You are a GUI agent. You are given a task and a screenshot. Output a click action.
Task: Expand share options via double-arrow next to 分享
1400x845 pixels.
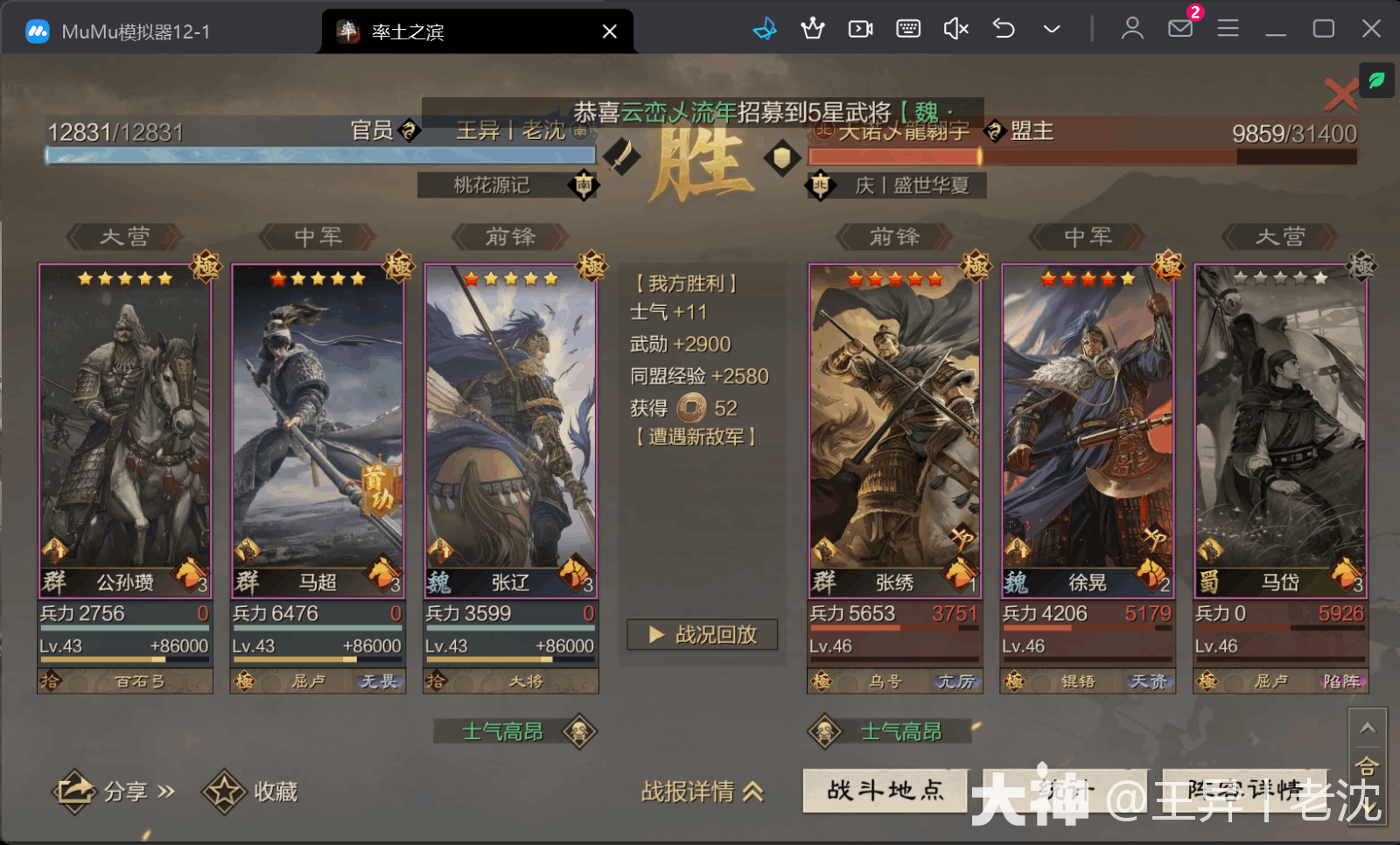tap(167, 790)
